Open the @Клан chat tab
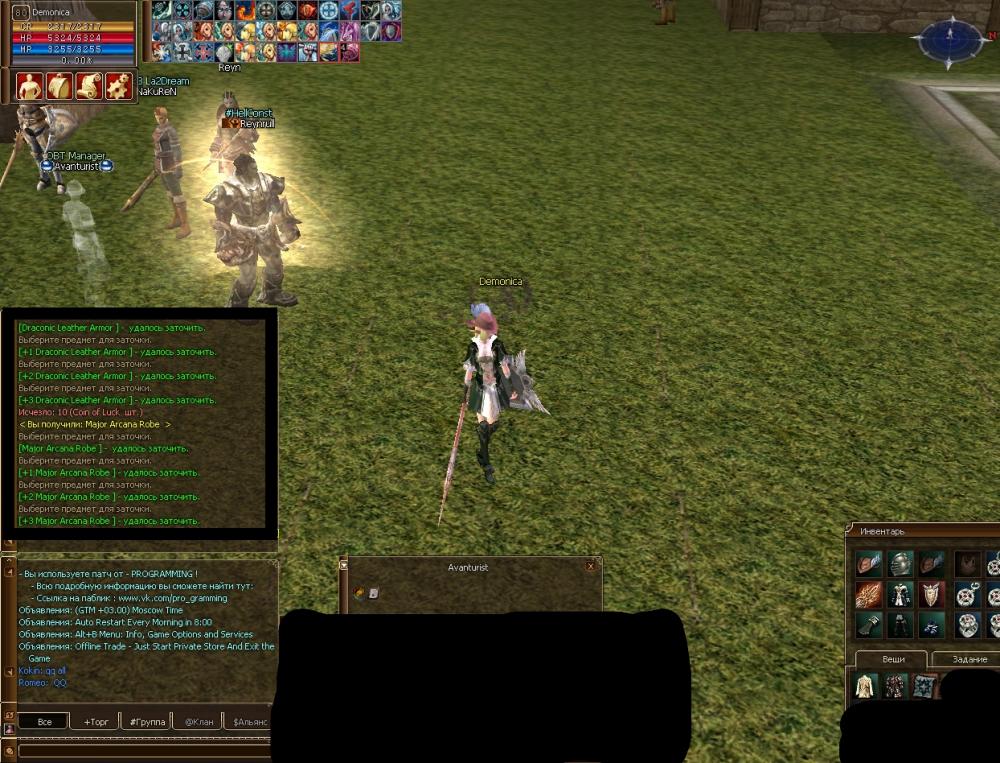The height and width of the screenshot is (763, 1000). tap(198, 721)
